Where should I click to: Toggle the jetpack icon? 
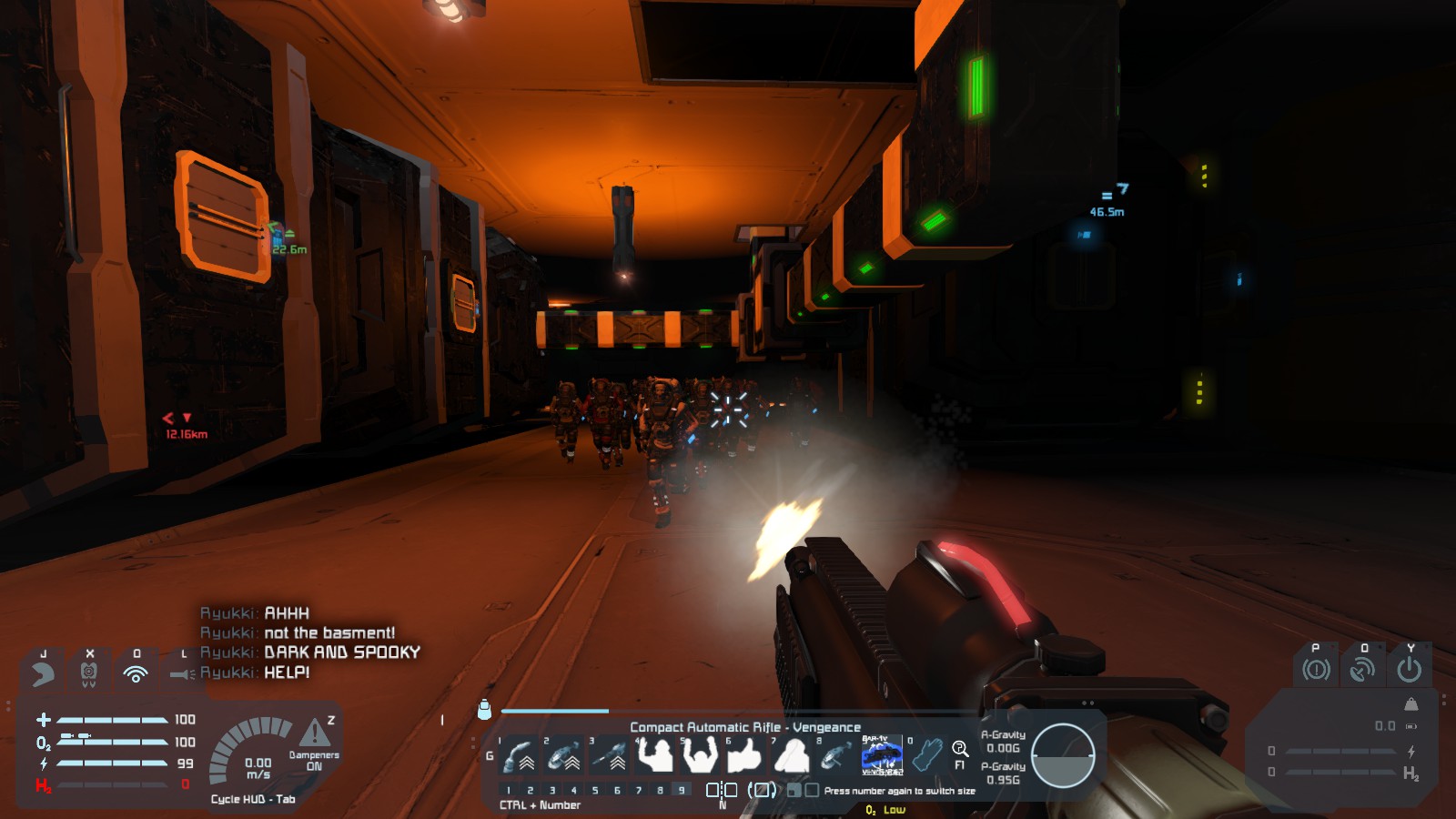89,673
